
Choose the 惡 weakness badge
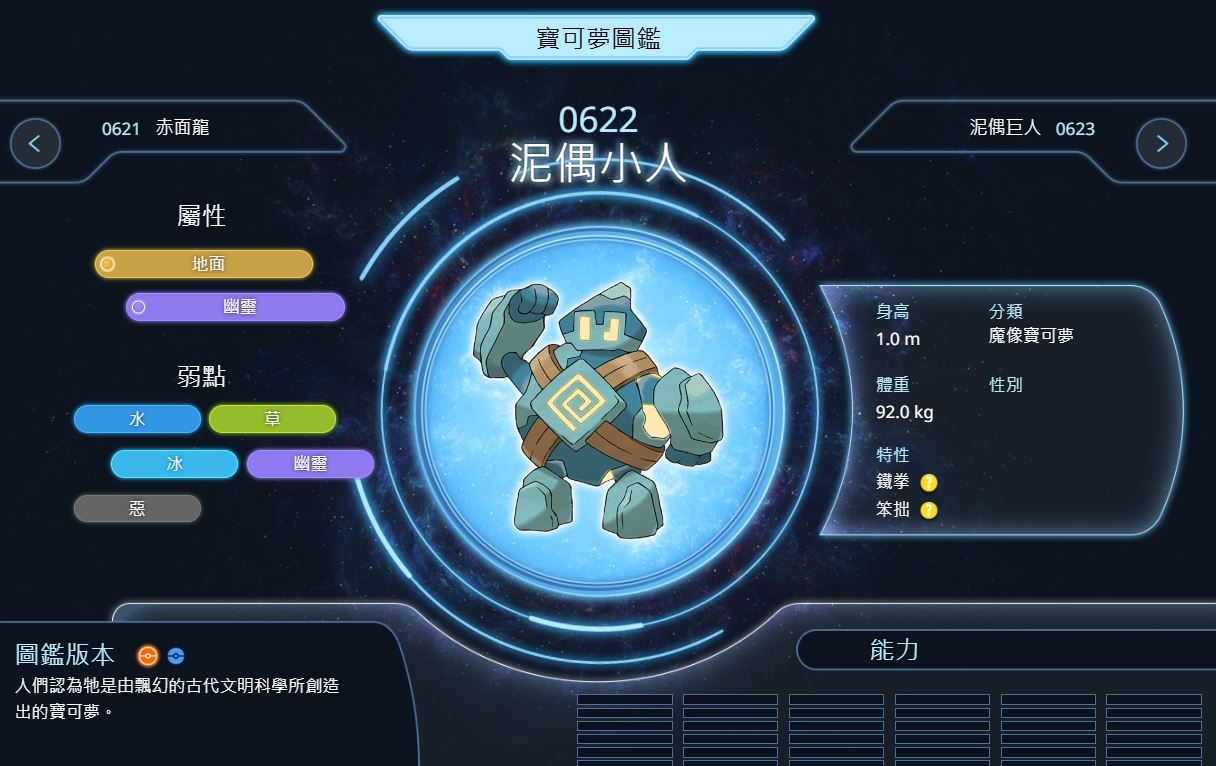pos(137,508)
